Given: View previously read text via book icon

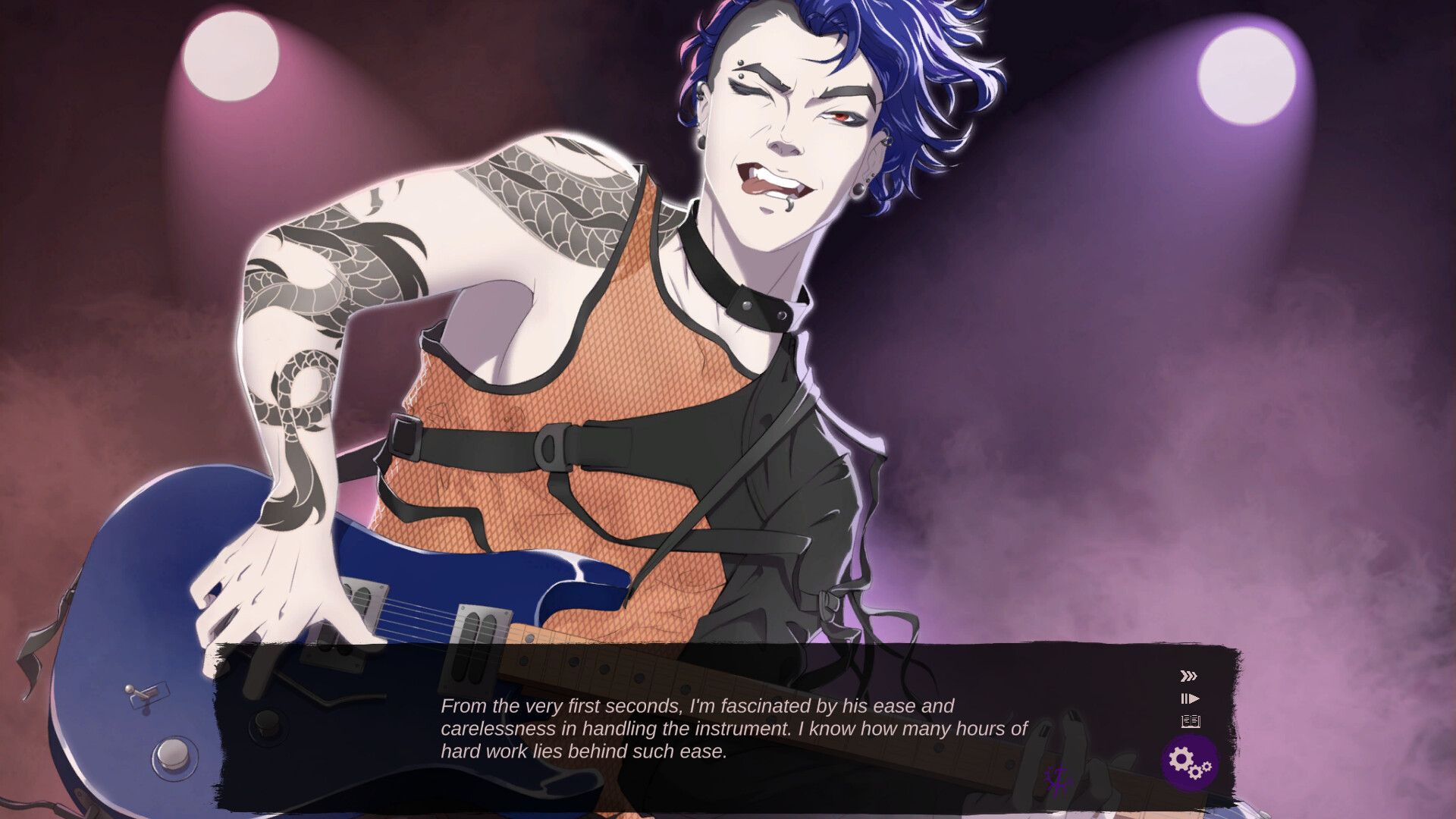Looking at the screenshot, I should coord(1189,720).
